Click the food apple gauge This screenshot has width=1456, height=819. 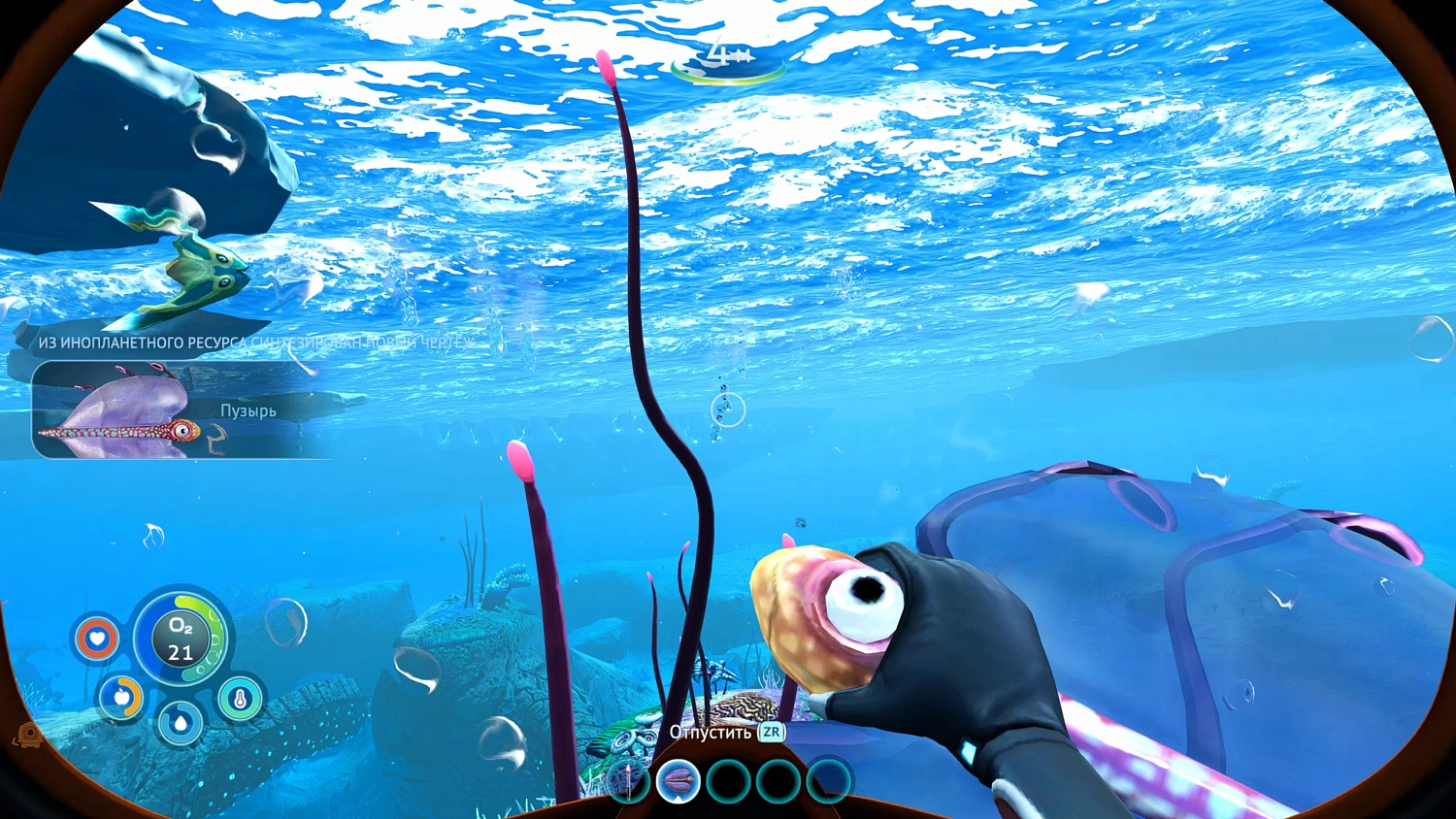[122, 697]
